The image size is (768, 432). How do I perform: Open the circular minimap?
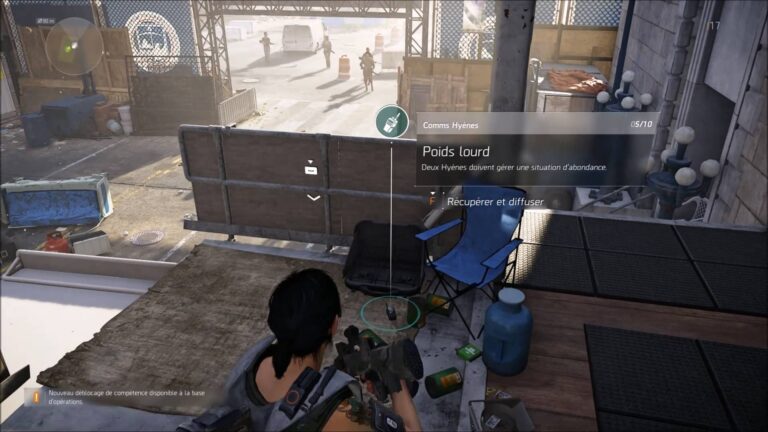click(x=74, y=46)
